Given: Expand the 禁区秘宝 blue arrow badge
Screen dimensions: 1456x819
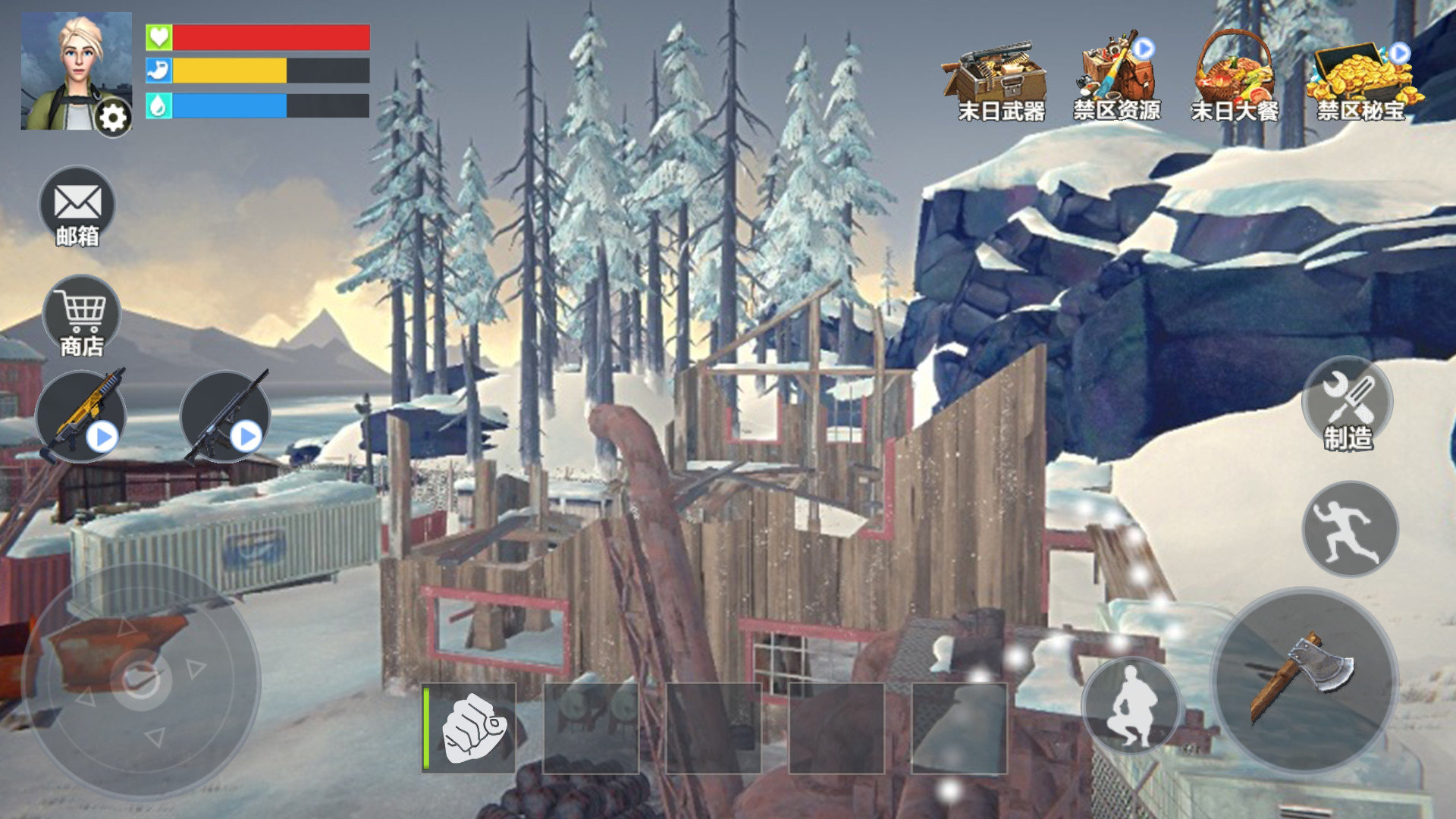Looking at the screenshot, I should 1401,53.
